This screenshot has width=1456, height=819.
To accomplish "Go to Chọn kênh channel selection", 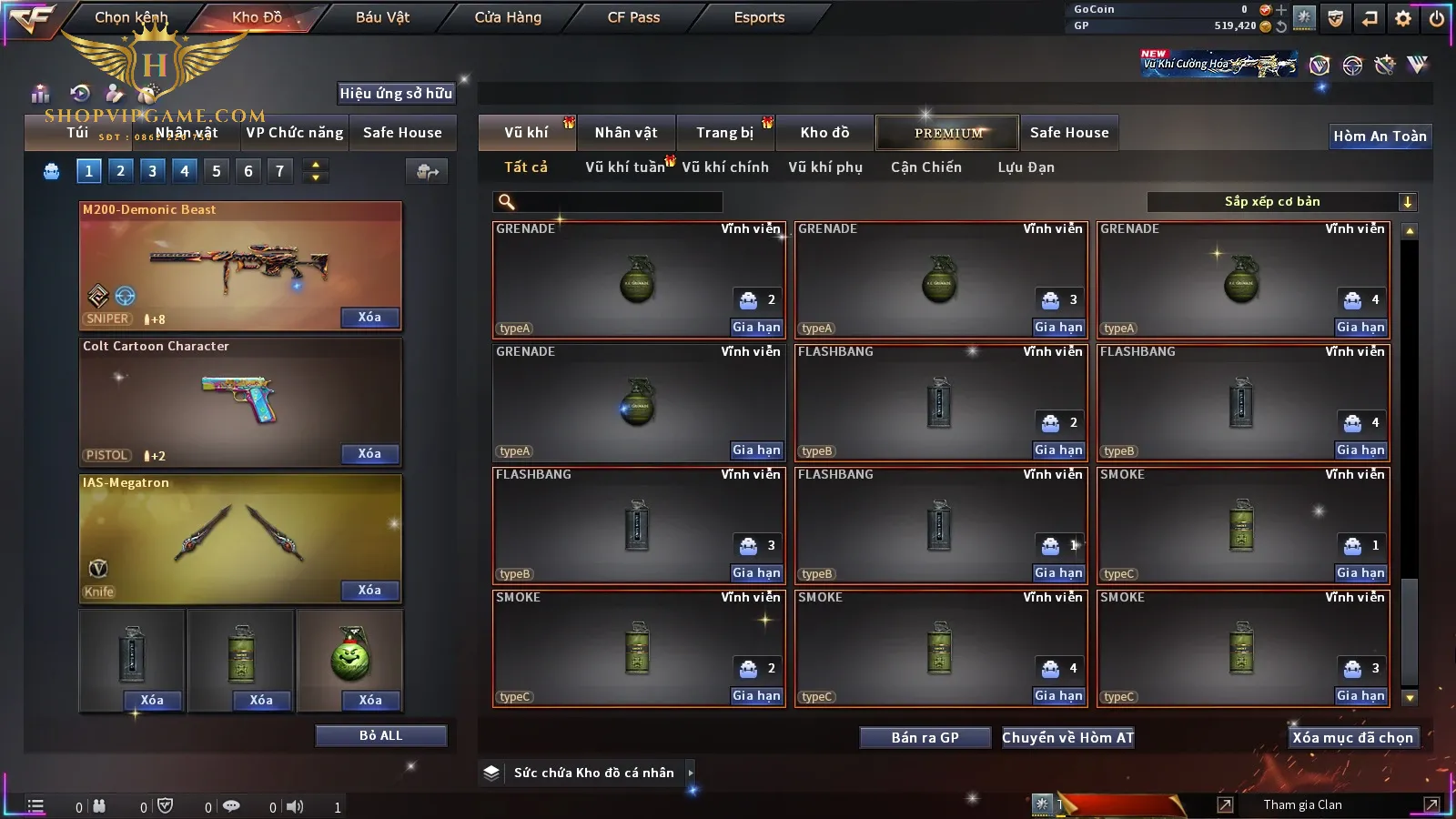I will (x=131, y=17).
